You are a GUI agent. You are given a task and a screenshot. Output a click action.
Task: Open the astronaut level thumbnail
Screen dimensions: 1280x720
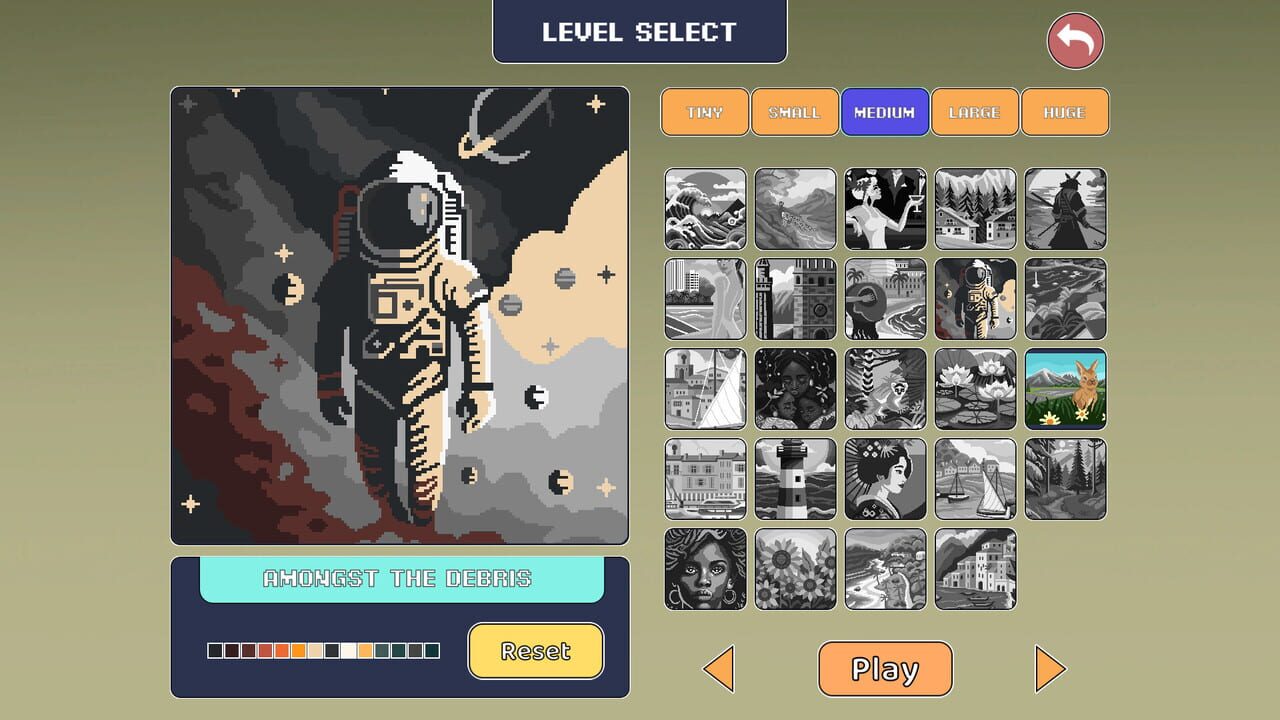click(x=975, y=299)
